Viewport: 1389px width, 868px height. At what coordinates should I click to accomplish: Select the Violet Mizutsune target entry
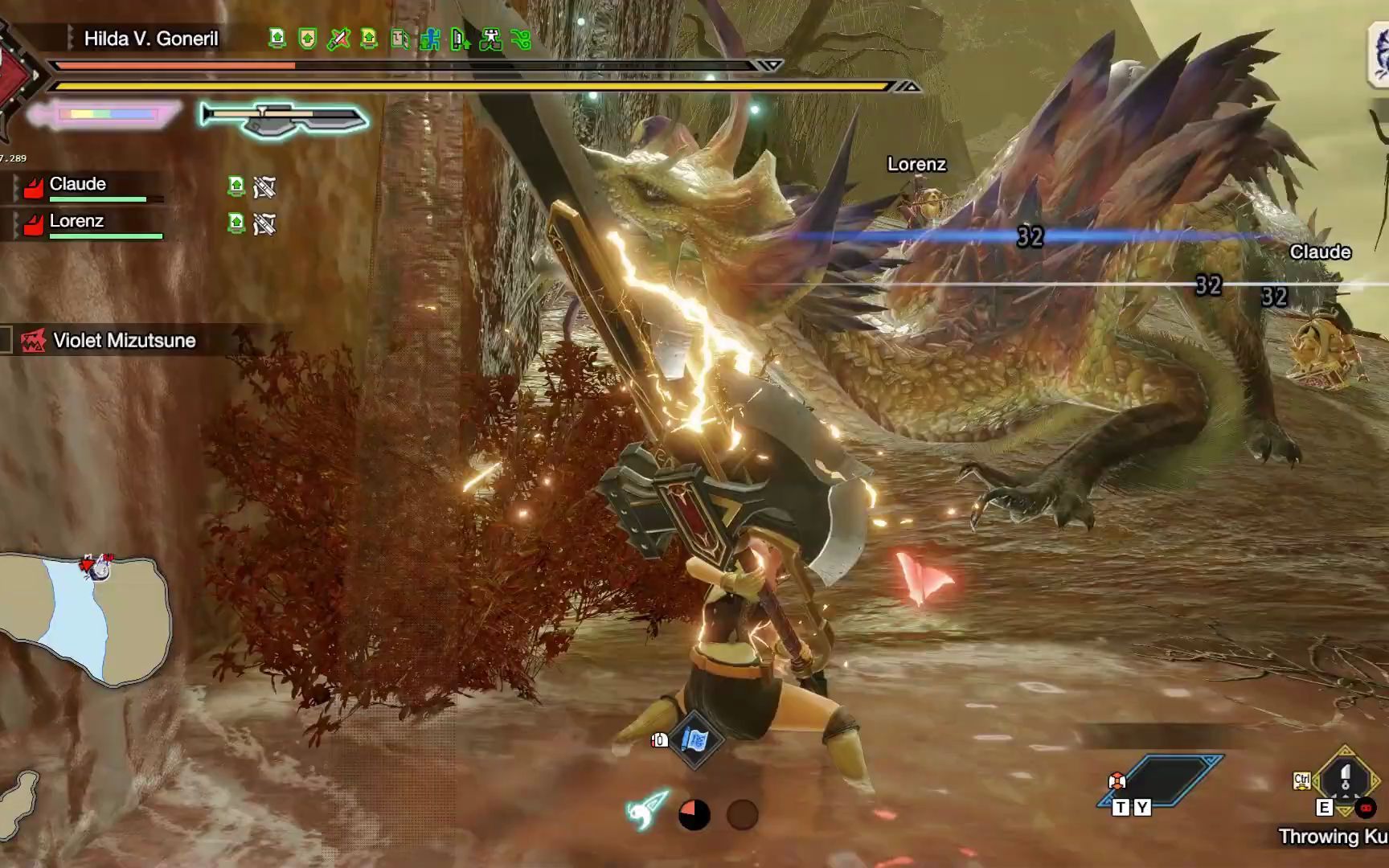click(124, 341)
